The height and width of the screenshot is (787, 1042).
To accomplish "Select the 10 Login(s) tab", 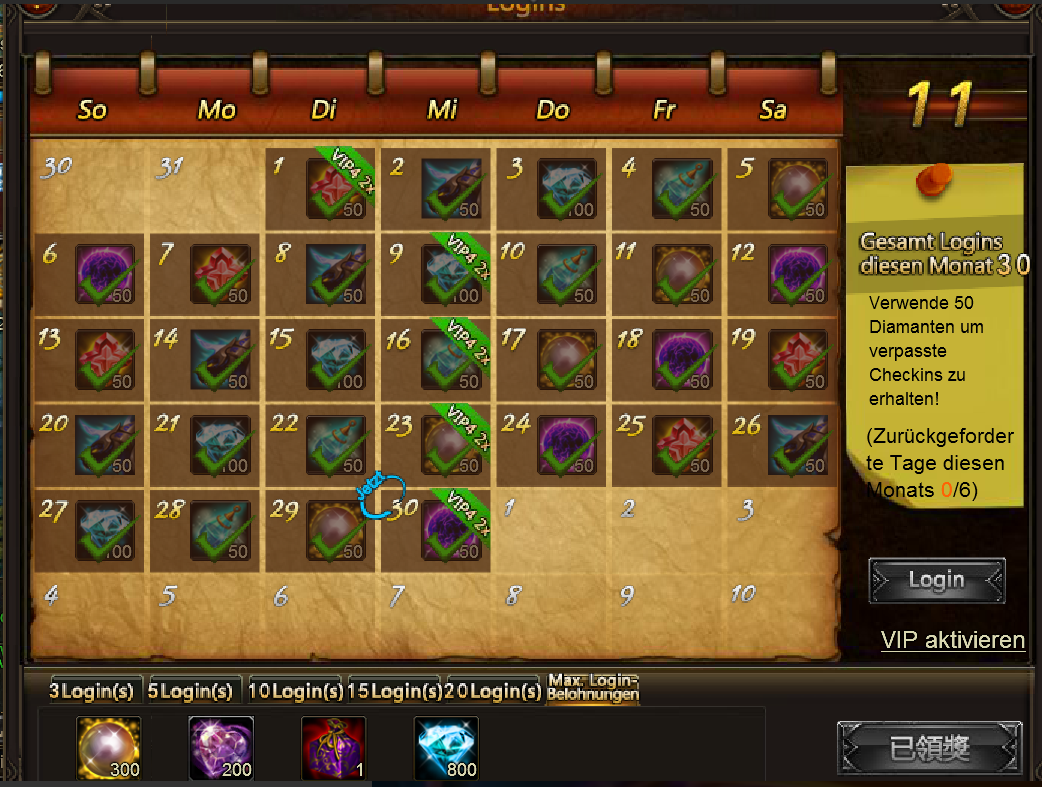I will [296, 690].
